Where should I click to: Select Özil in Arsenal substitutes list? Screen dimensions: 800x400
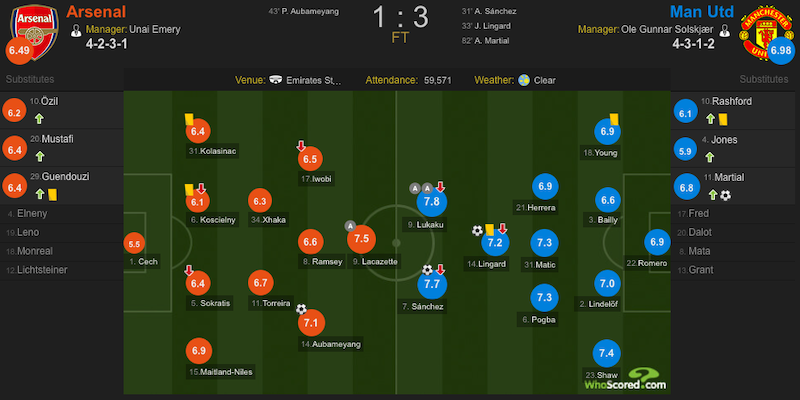(x=48, y=100)
